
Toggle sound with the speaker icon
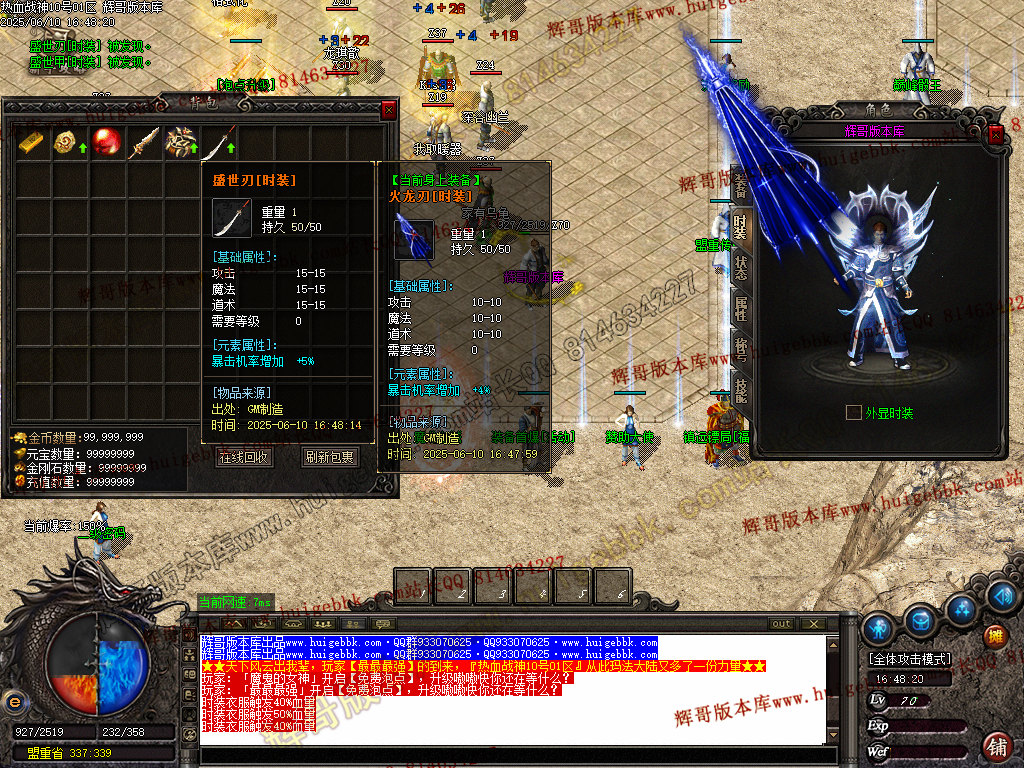[1001, 595]
